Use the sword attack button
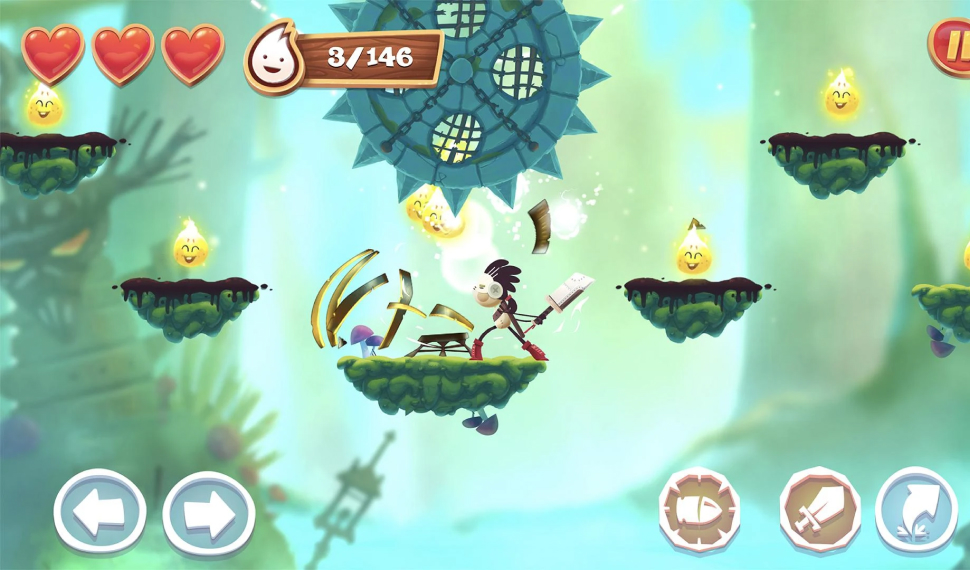Screen dimensions: 970x570 coord(819,510)
